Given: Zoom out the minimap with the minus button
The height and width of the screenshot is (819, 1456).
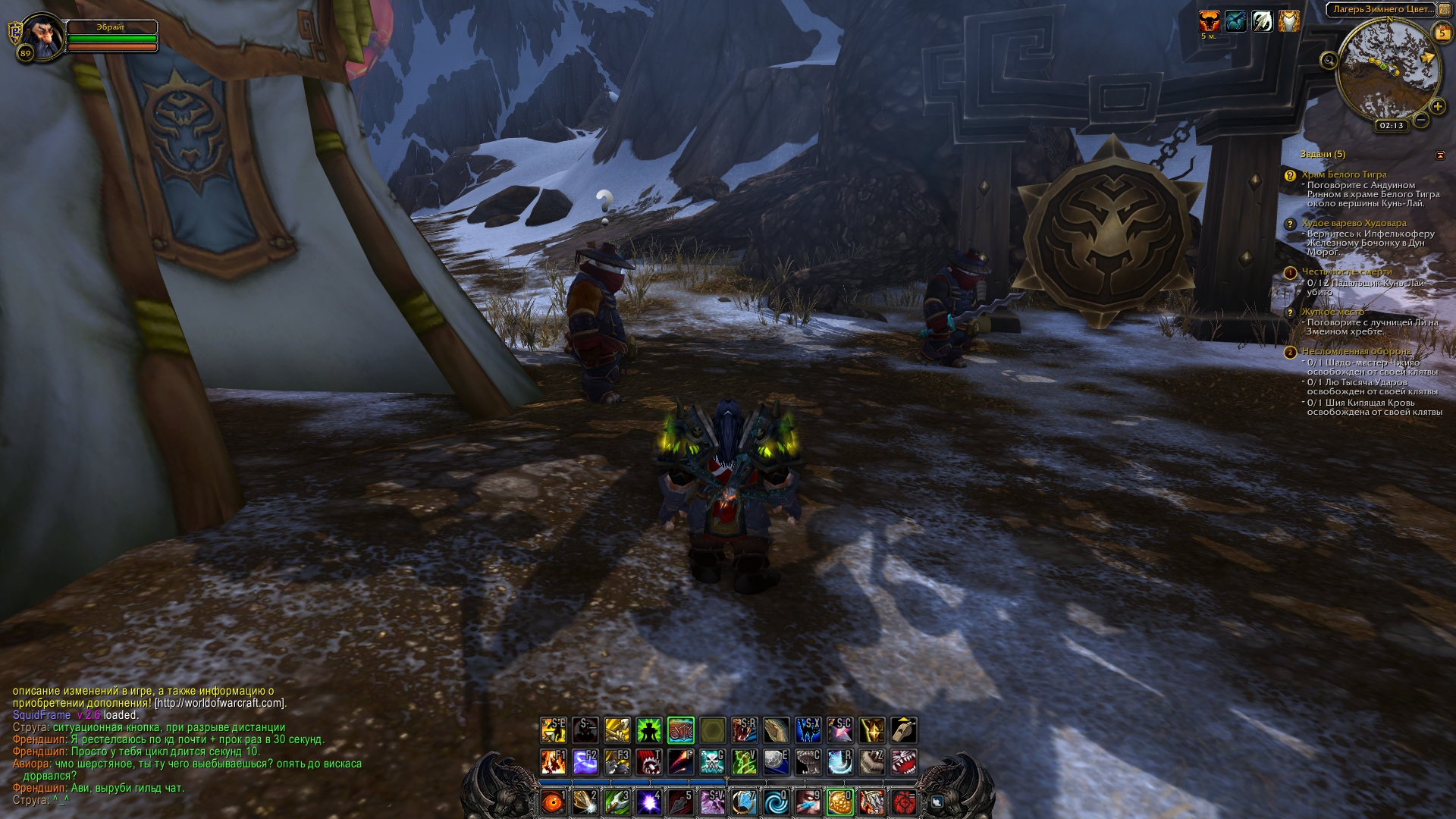Looking at the screenshot, I should (1421, 120).
